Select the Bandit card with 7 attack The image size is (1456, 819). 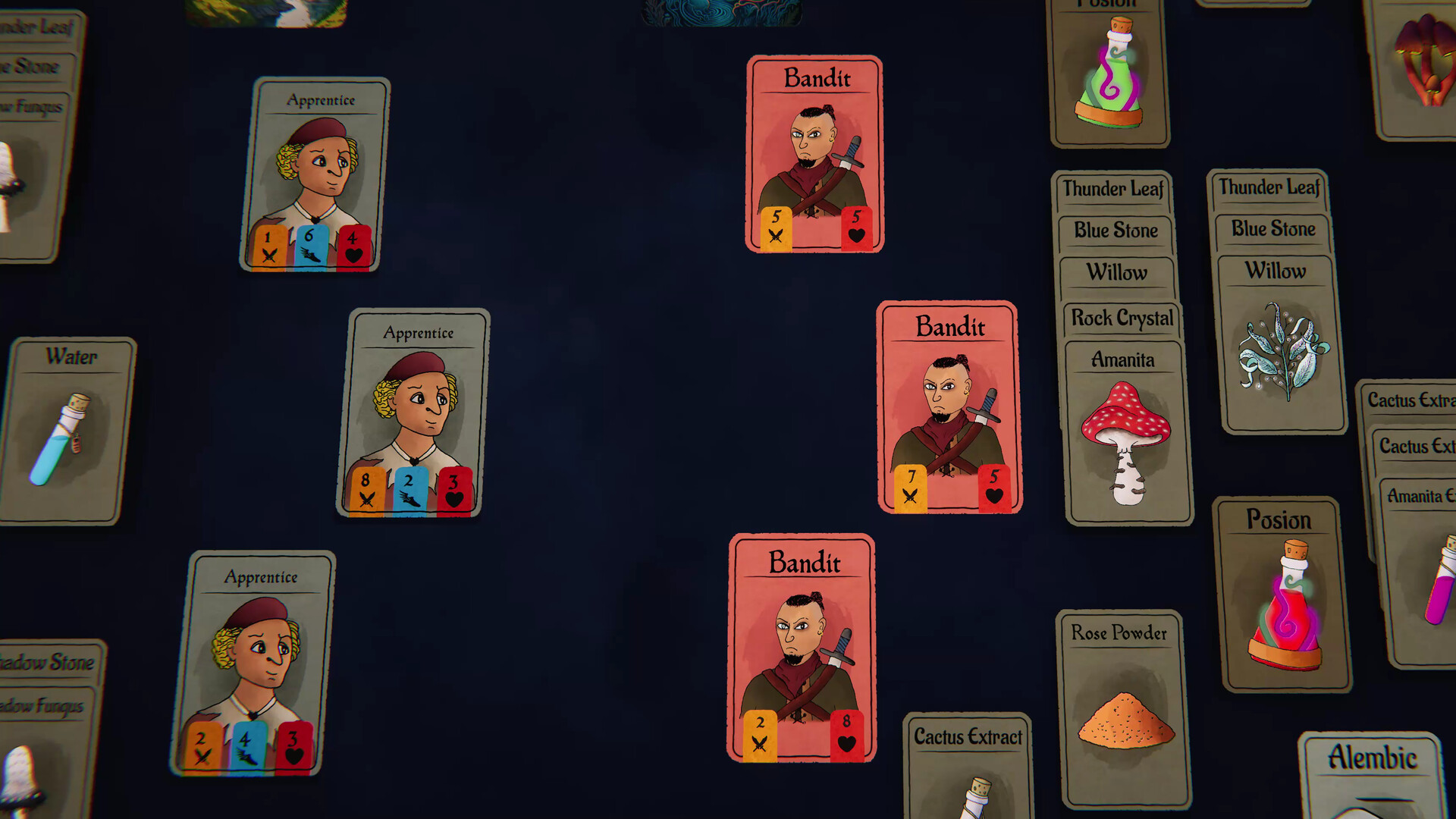click(x=948, y=407)
